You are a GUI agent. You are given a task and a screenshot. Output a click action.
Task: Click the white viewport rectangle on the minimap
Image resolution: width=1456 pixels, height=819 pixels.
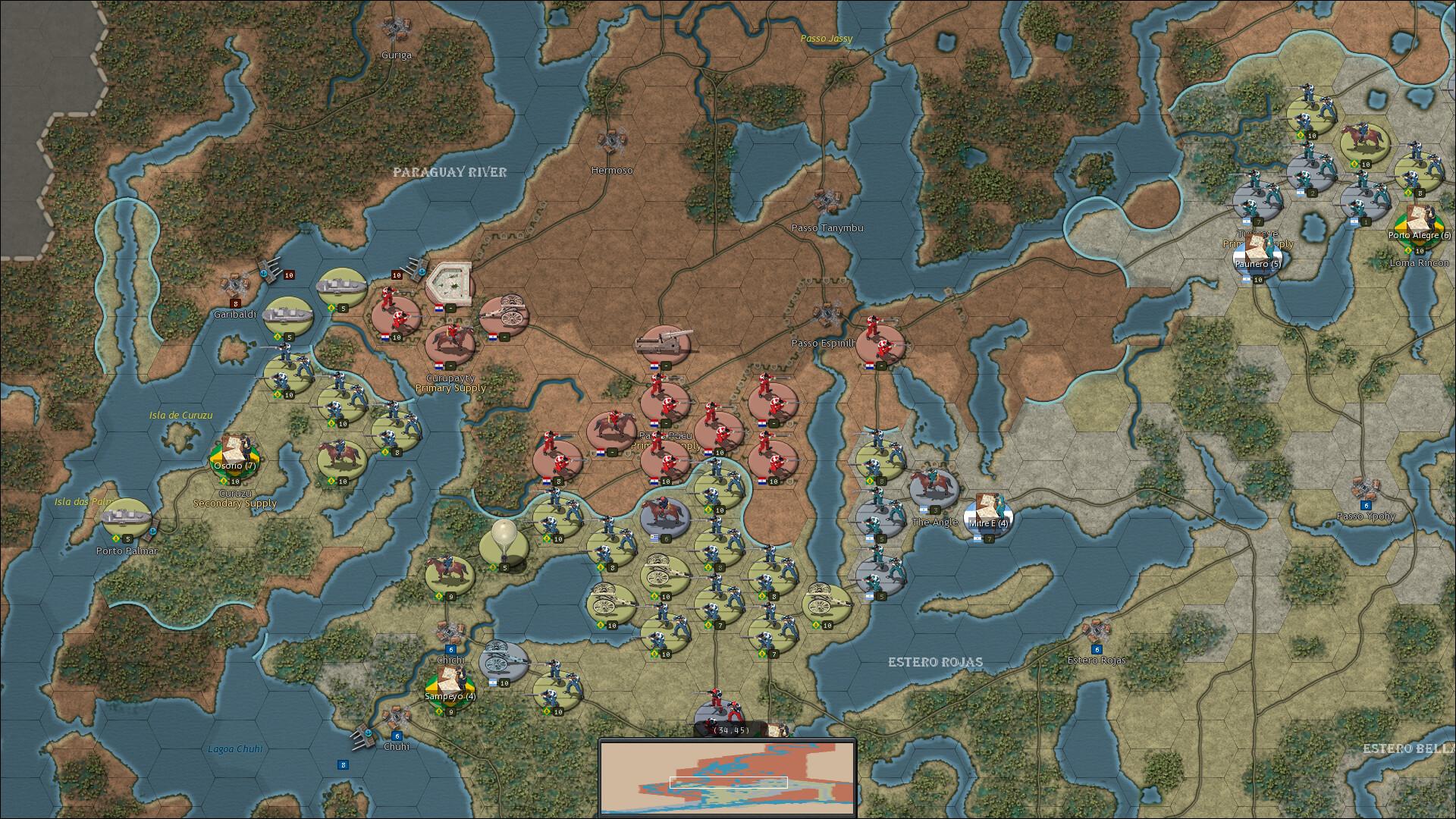pyautogui.click(x=730, y=781)
